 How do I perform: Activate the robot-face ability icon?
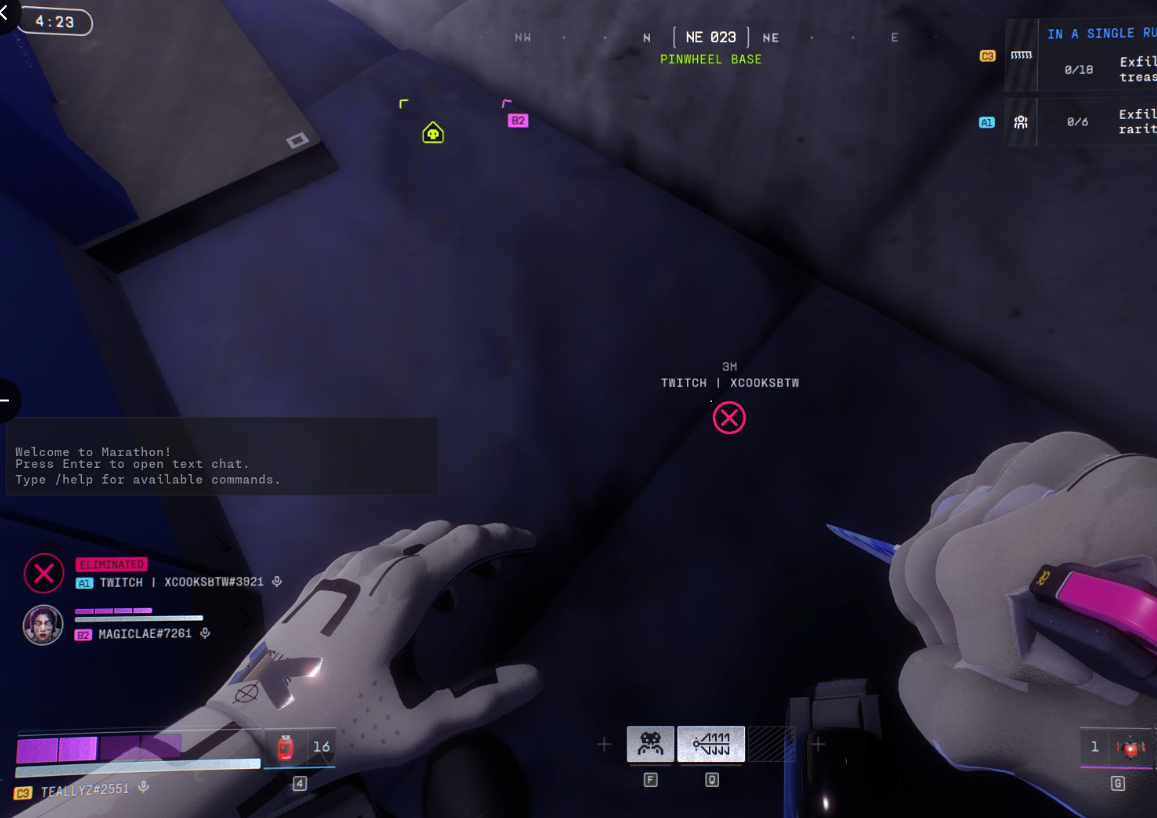click(x=650, y=744)
